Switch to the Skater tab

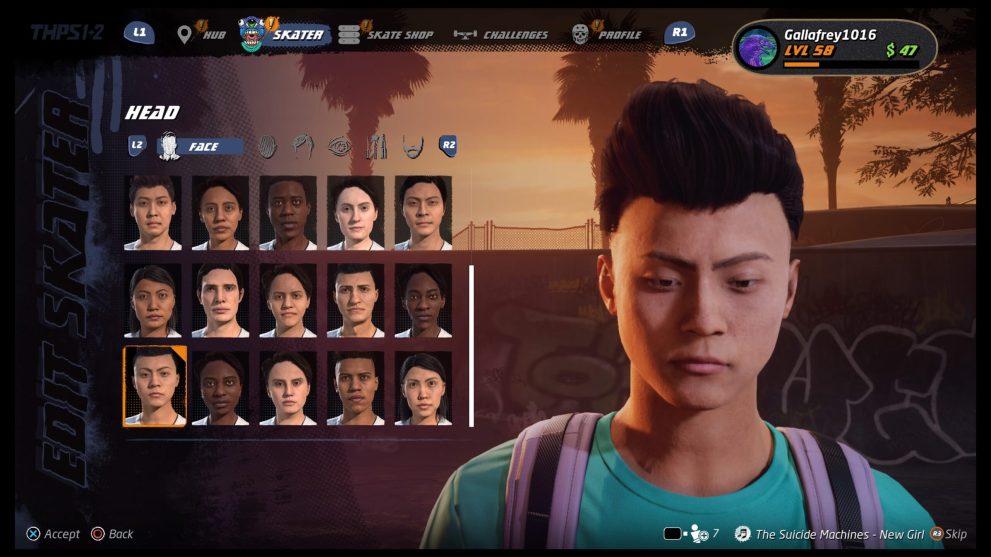click(x=286, y=34)
